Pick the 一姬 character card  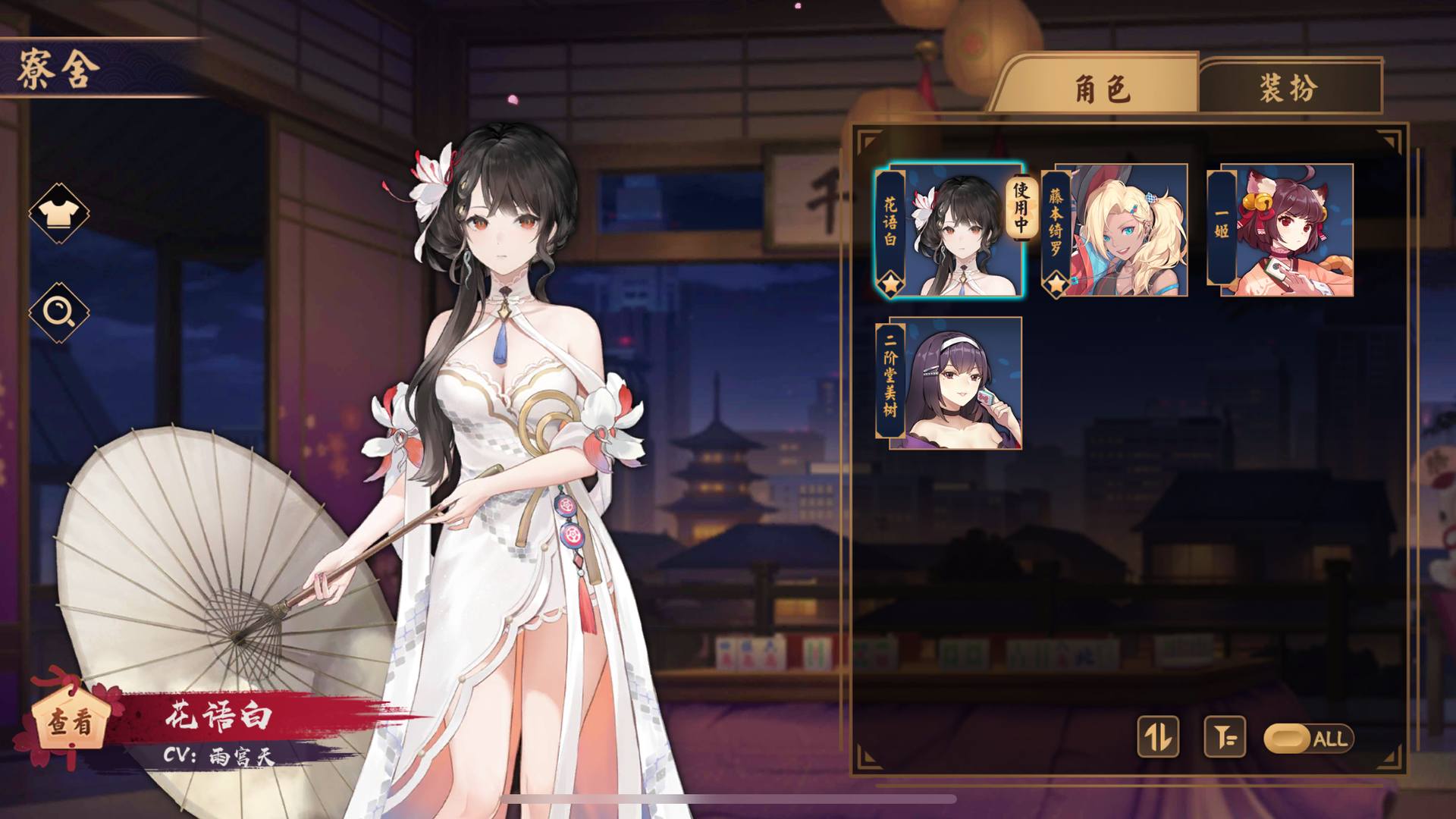tap(1282, 231)
